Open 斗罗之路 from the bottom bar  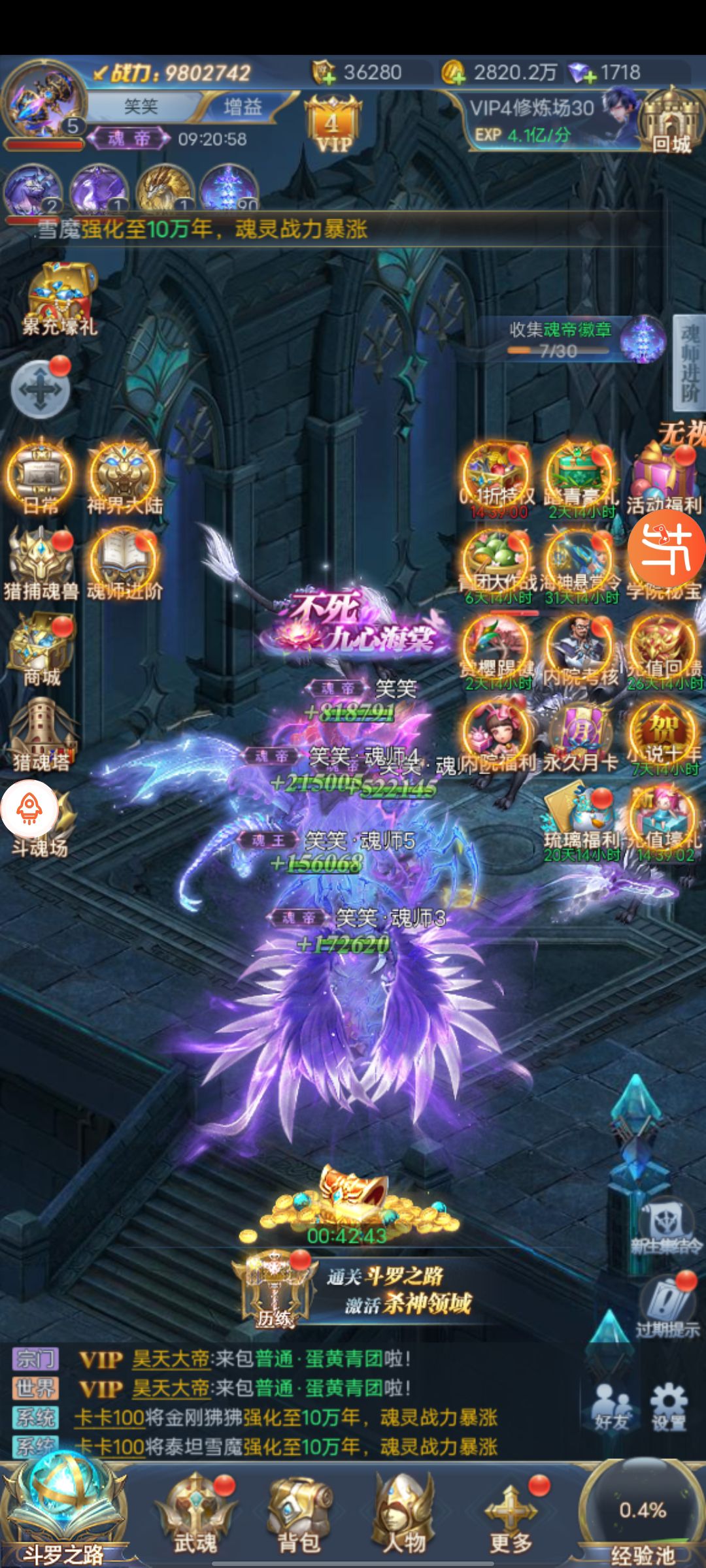click(62, 1509)
